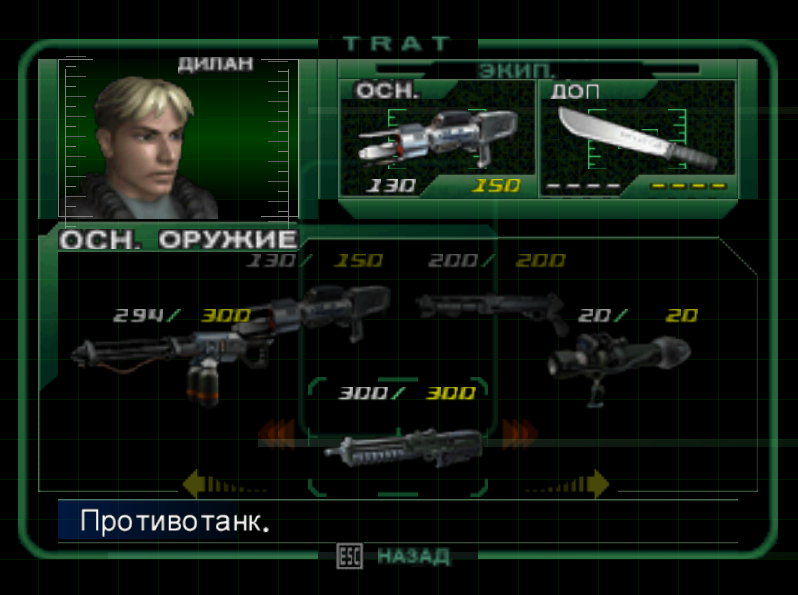Click the red left carousel arrows
The height and width of the screenshot is (595, 798).
[x=277, y=433]
